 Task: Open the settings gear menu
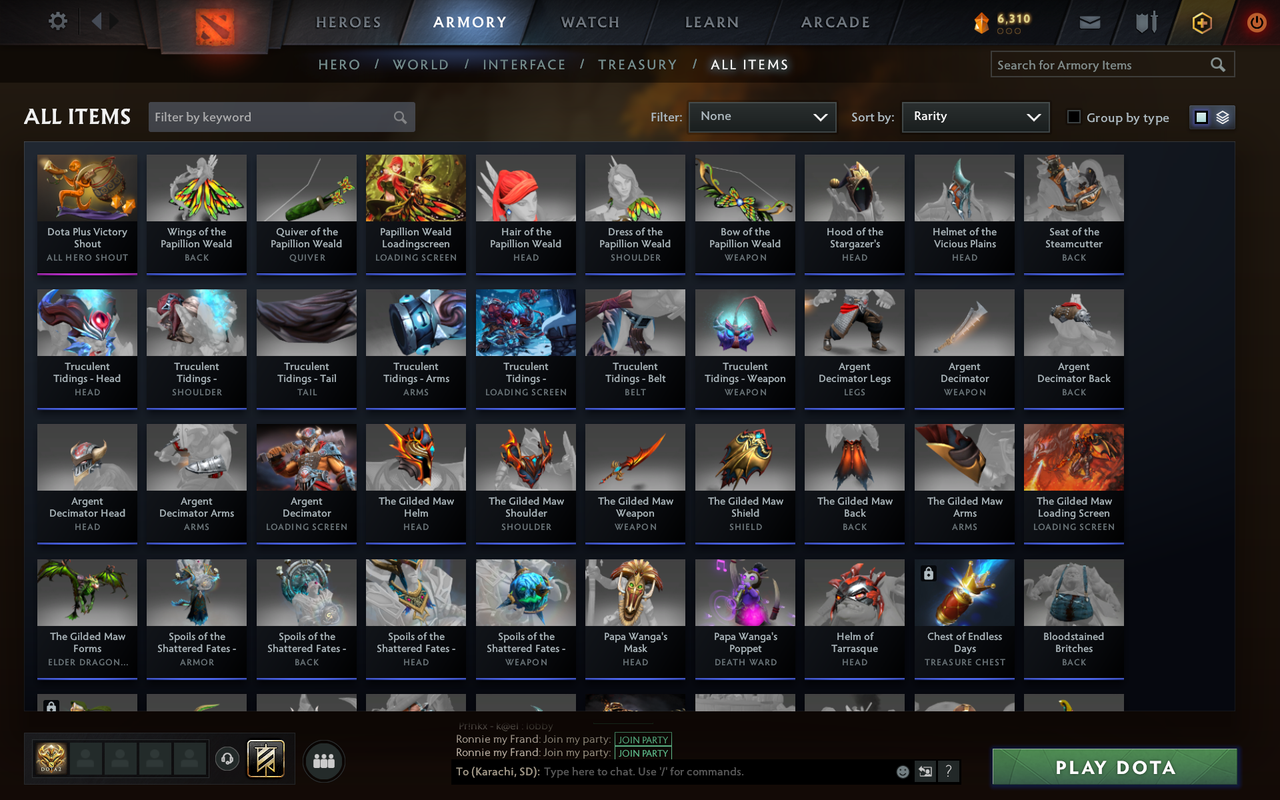tap(57, 21)
